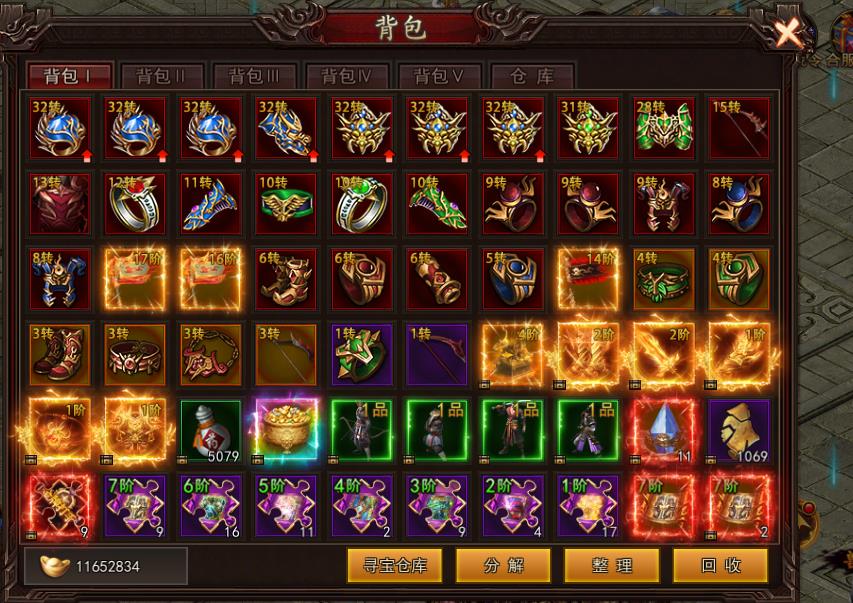Open the 仓库 warehouse tab
Image resolution: width=853 pixels, height=603 pixels.
click(531, 76)
